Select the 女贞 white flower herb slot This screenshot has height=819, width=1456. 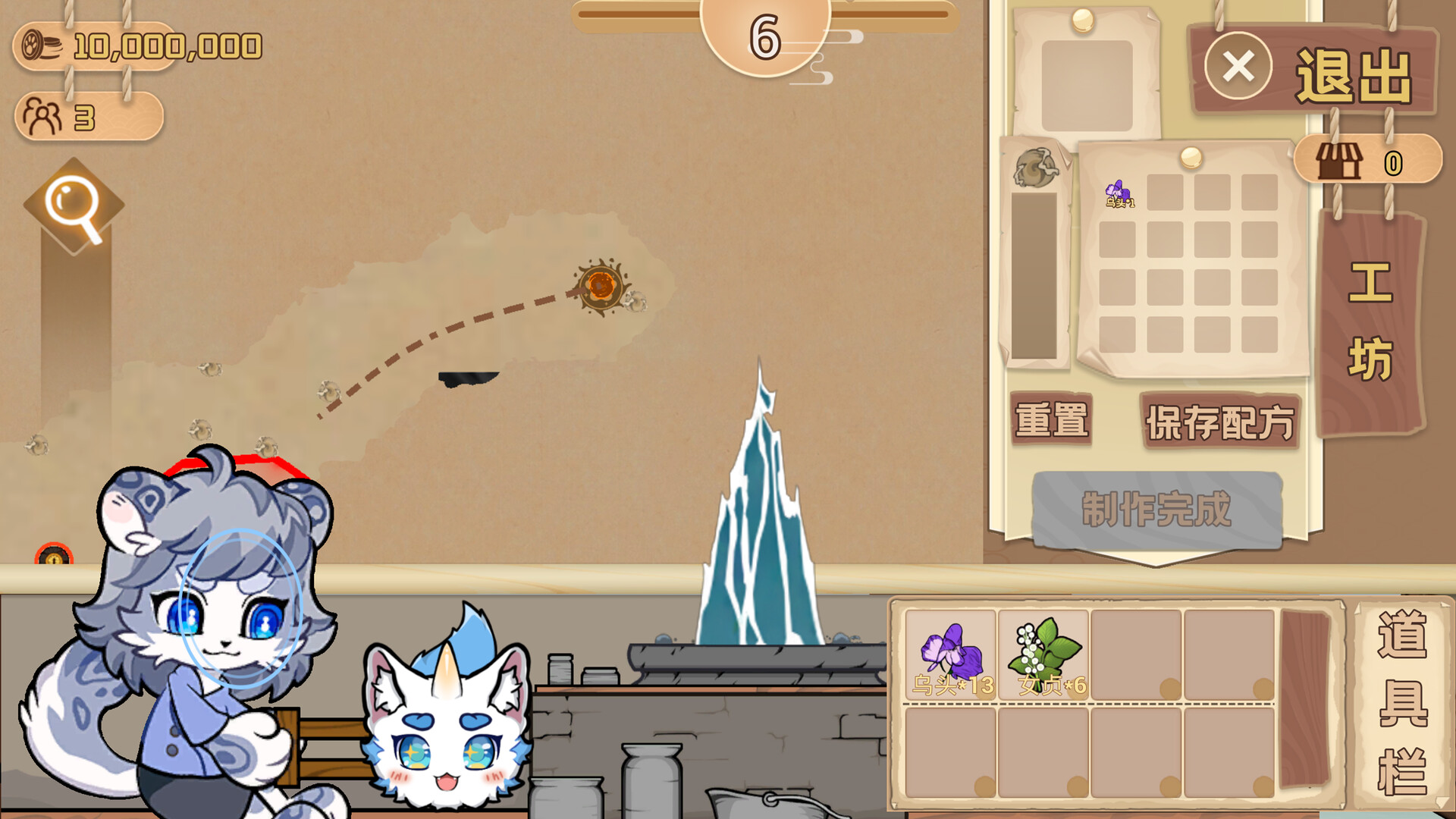click(x=1043, y=656)
